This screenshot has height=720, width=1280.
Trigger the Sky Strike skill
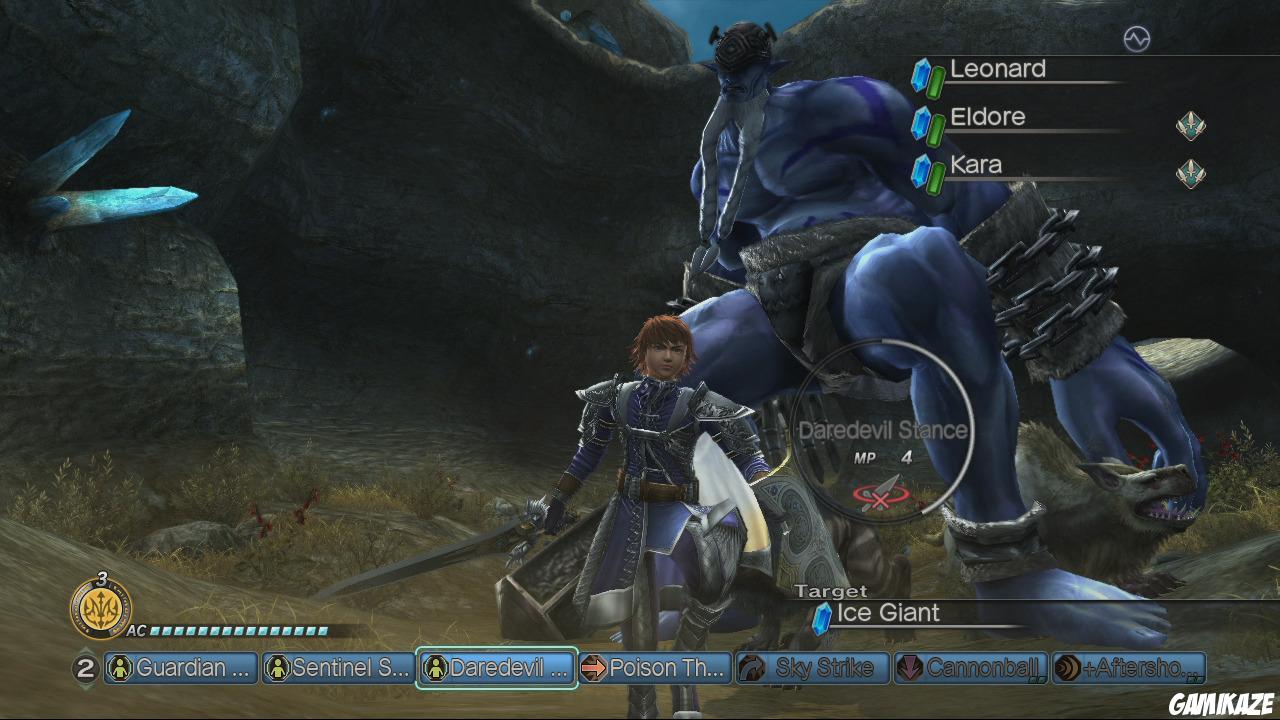(x=812, y=668)
